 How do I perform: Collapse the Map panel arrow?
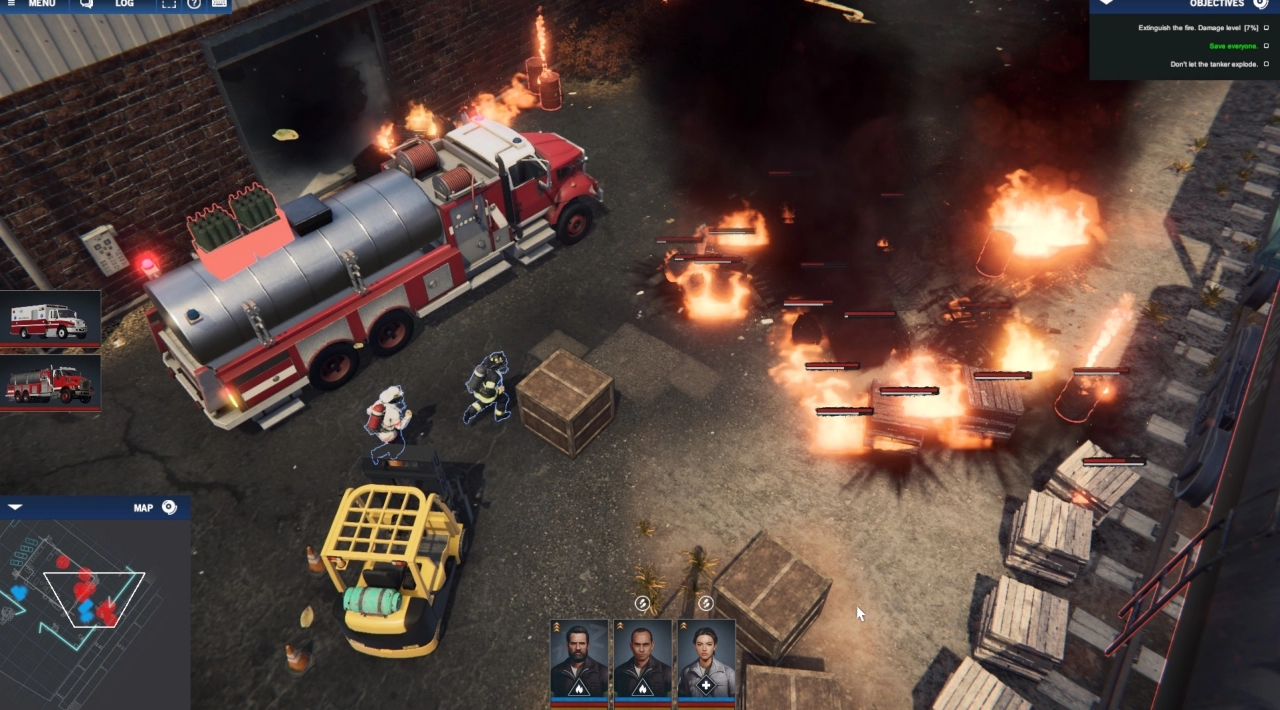(x=14, y=507)
